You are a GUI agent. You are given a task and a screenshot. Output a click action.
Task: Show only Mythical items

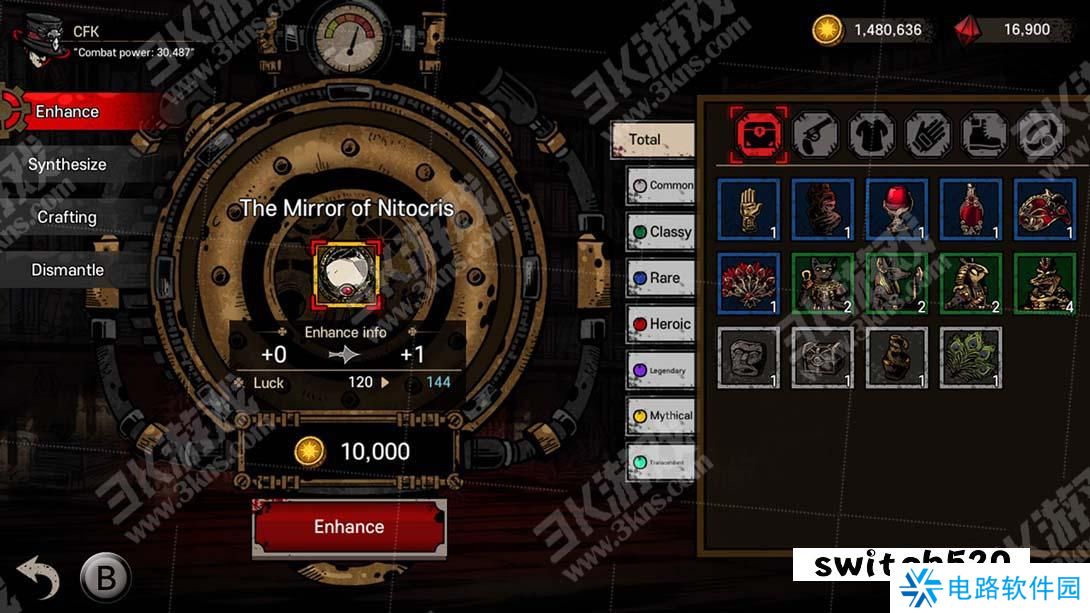661,416
